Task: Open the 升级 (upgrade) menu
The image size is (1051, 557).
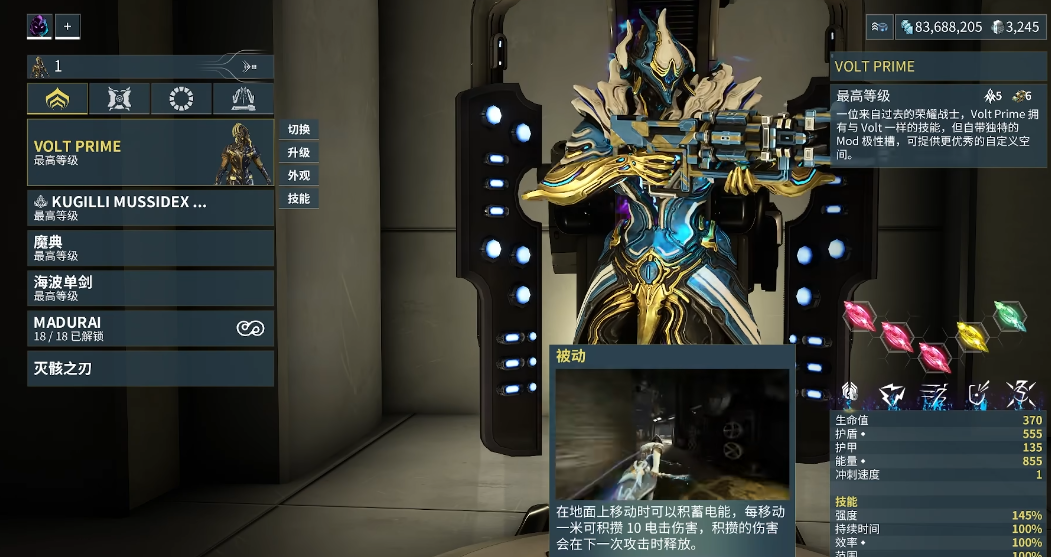Action: tap(299, 152)
